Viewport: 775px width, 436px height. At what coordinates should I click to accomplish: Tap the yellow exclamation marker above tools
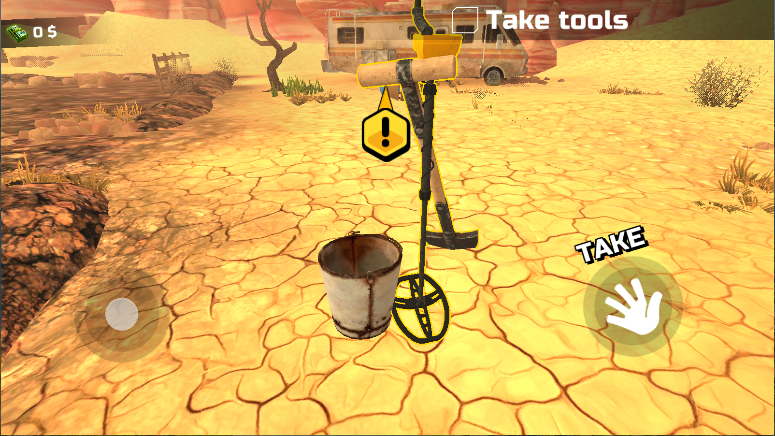(x=385, y=133)
